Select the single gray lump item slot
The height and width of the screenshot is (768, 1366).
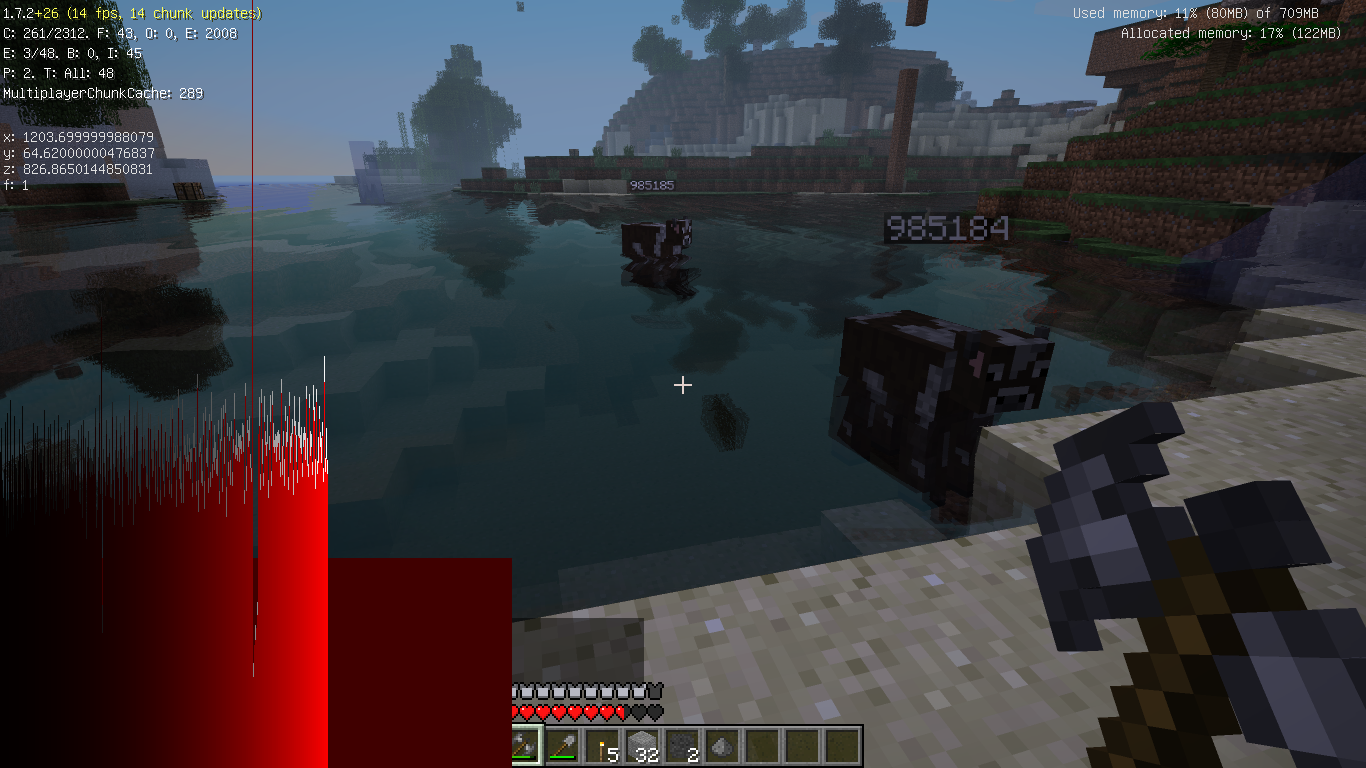tap(722, 745)
